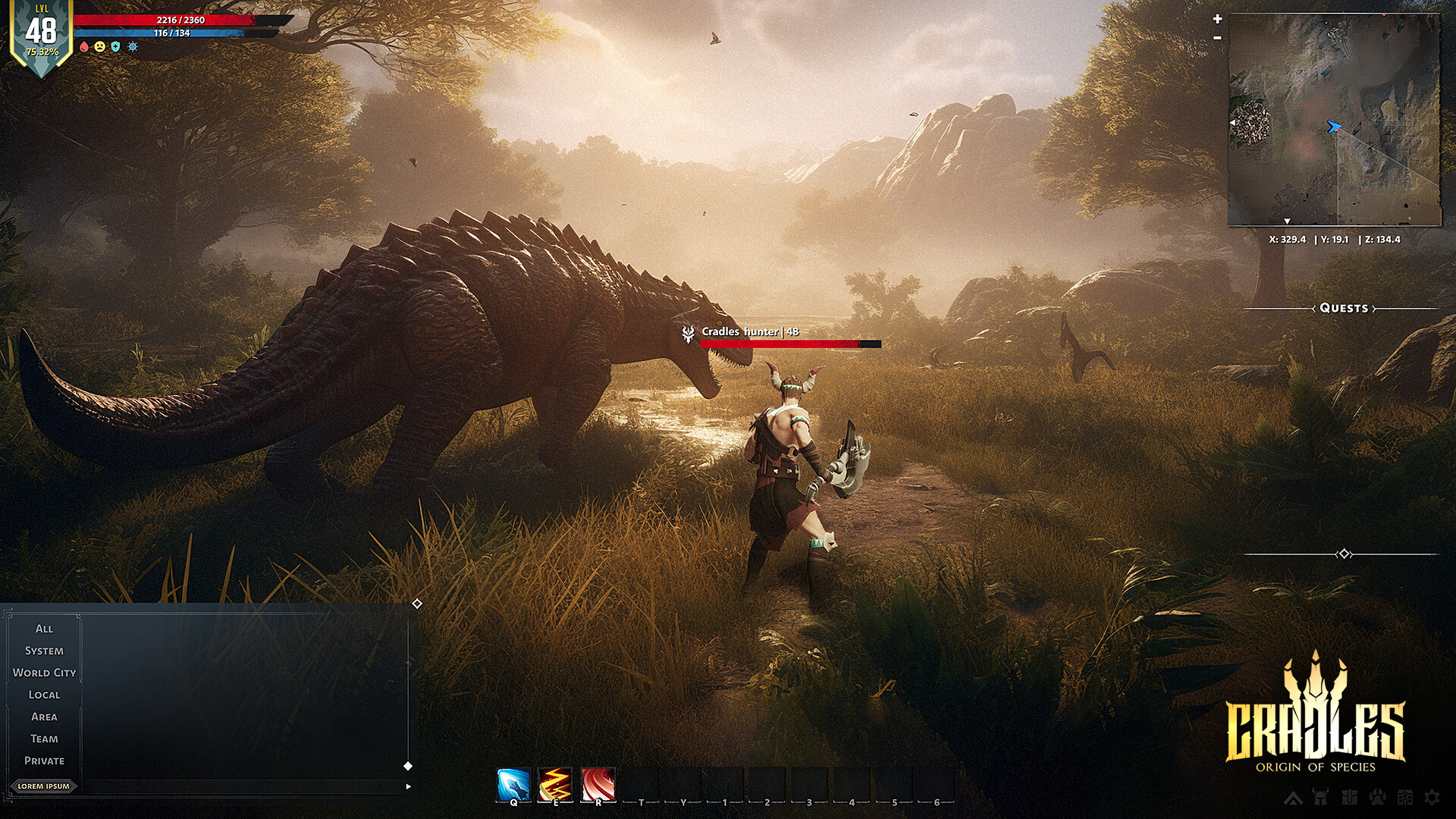Open the pets menu paw icon

click(1378, 797)
